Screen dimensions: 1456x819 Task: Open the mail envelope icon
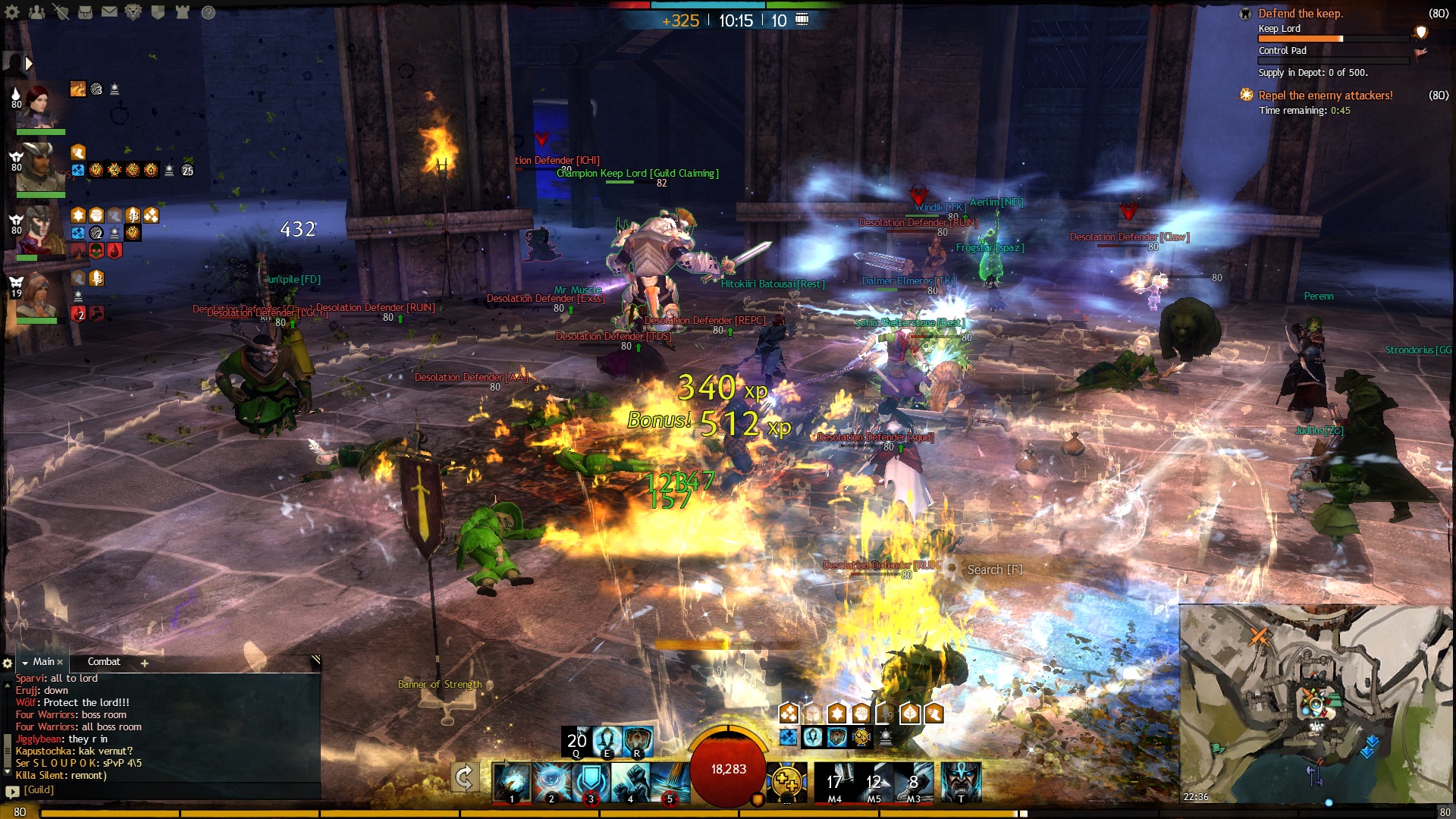tap(109, 12)
